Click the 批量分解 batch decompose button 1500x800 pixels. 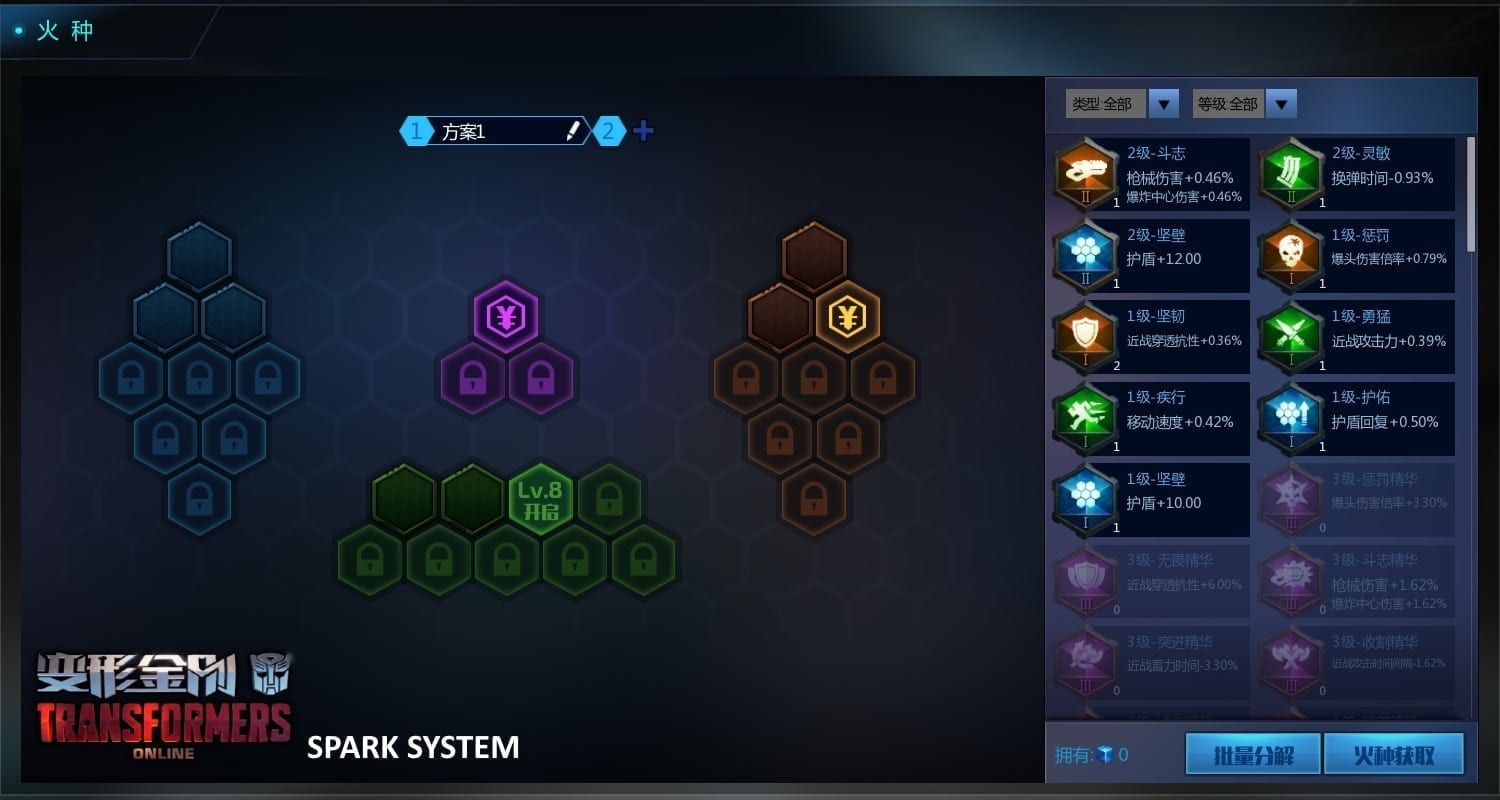tap(1253, 754)
